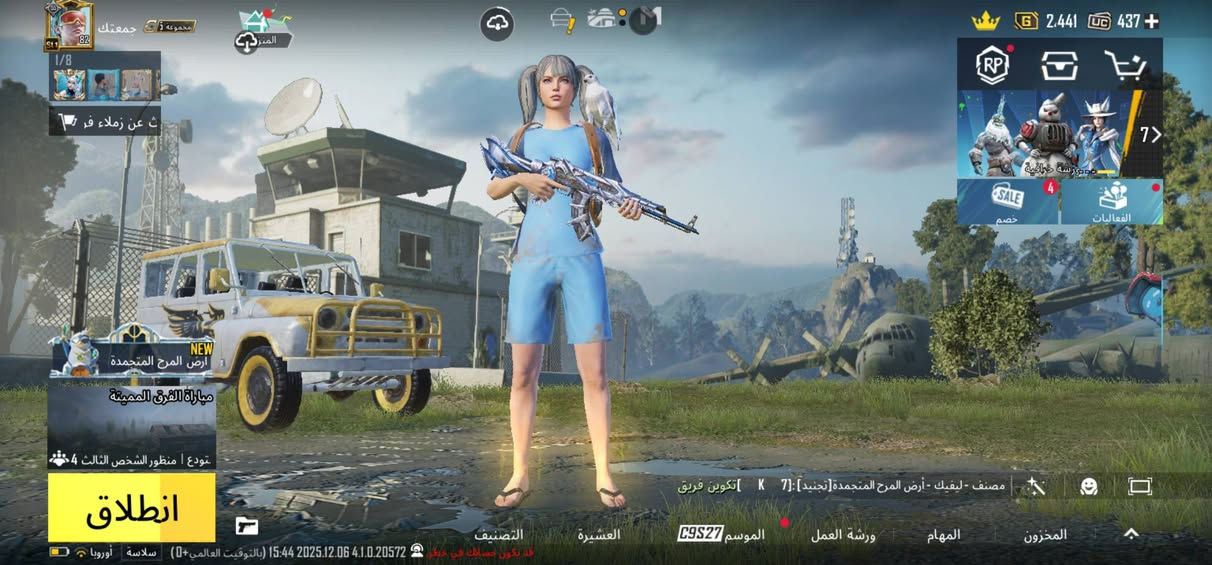The width and height of the screenshot is (1212, 565).
Task: Open العشيرة clan menu
Action: (x=598, y=535)
